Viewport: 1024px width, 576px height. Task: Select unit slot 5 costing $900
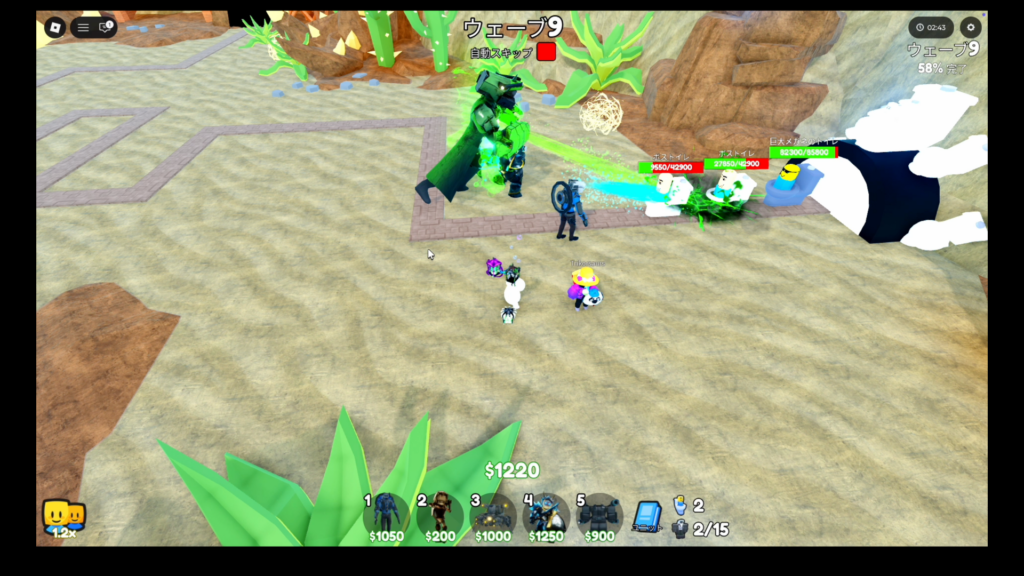point(599,516)
